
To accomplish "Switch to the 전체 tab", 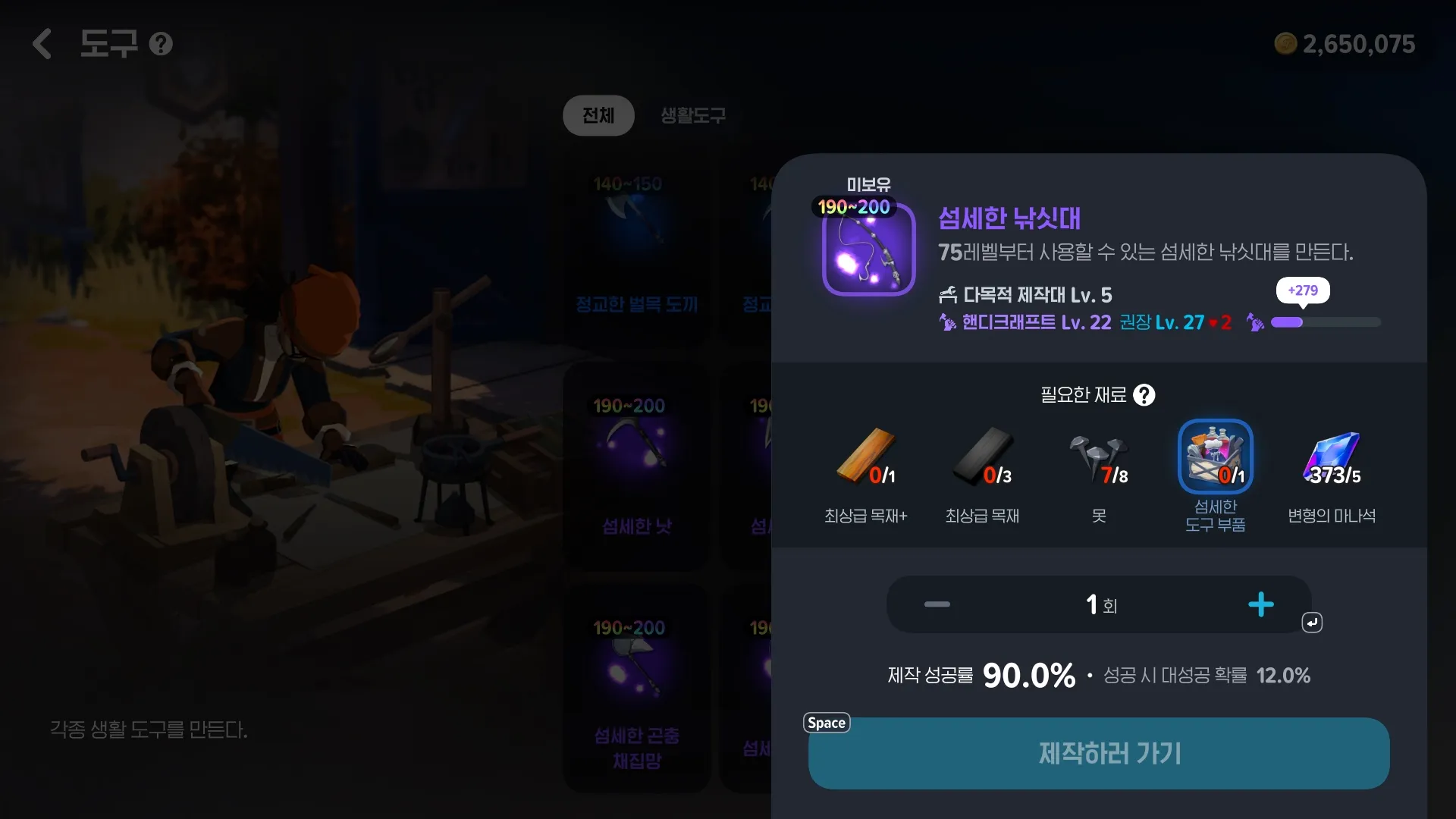I will (598, 115).
